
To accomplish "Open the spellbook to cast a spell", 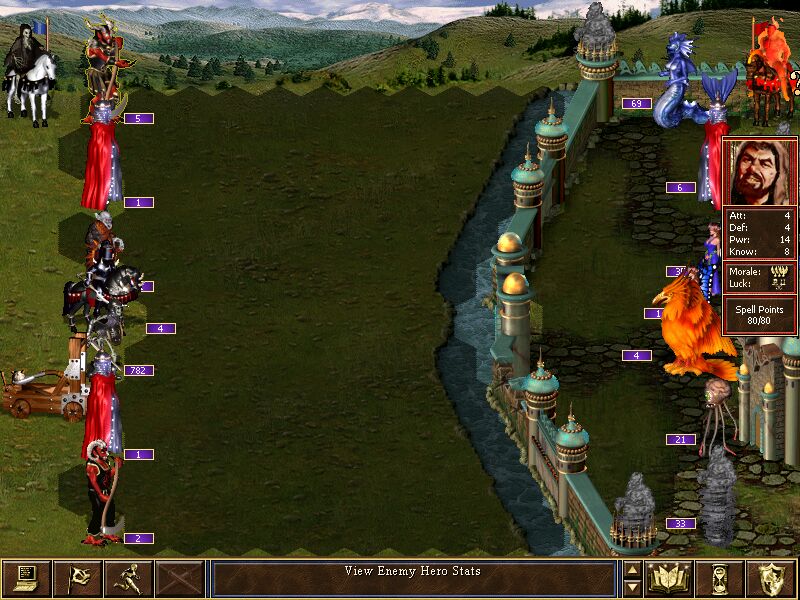I will click(x=669, y=578).
